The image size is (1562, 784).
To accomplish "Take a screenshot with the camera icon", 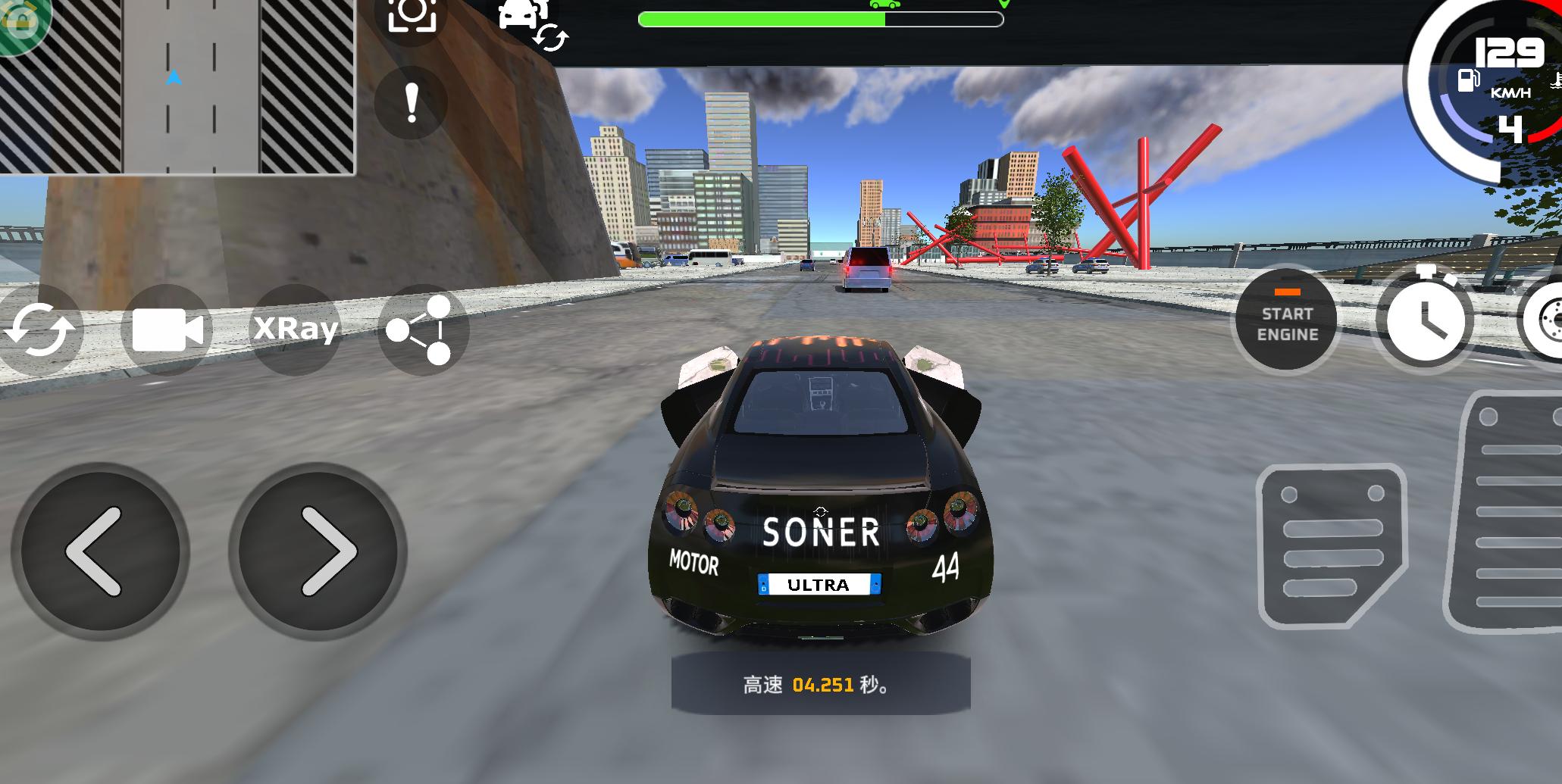I will (x=412, y=15).
